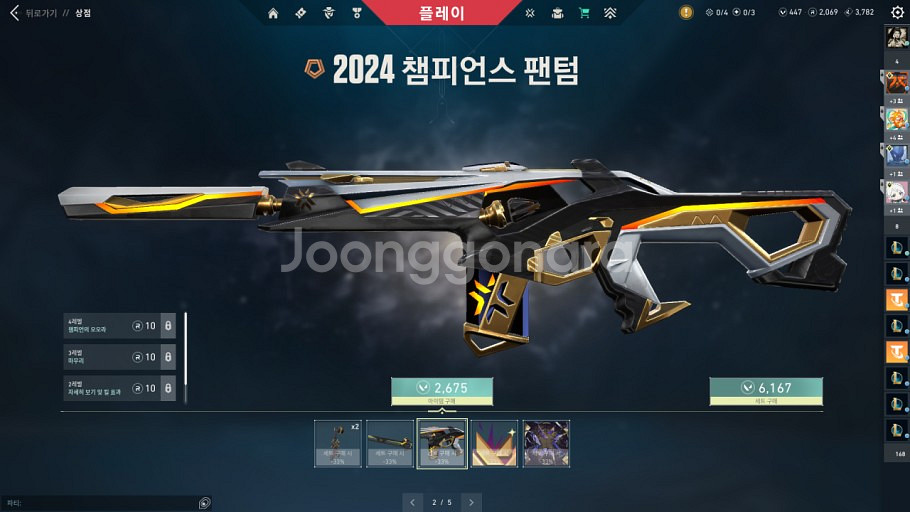Buy the full set for 6,167
910x512 pixels.
(x=766, y=388)
